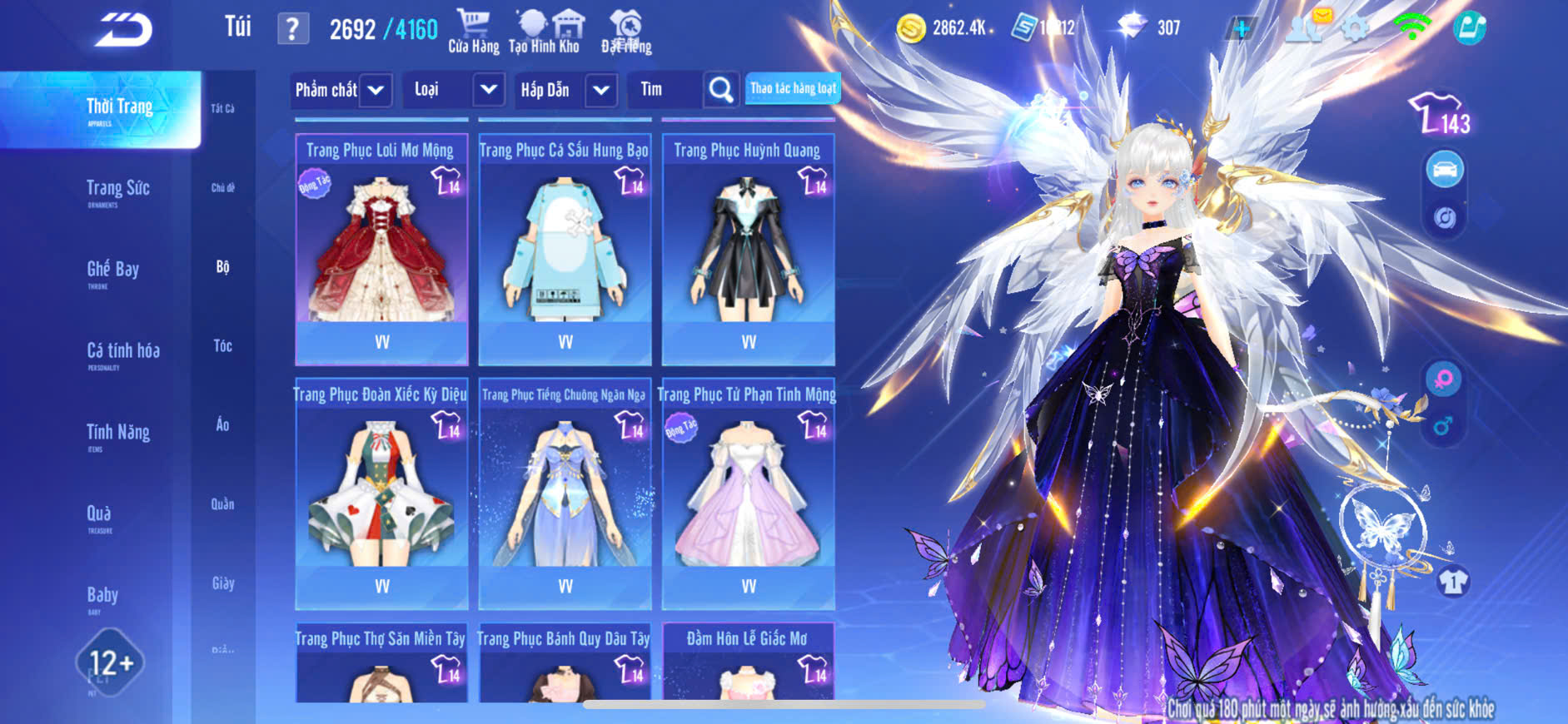Select the Tính Năng tab
1568x724 pixels.
[x=117, y=434]
